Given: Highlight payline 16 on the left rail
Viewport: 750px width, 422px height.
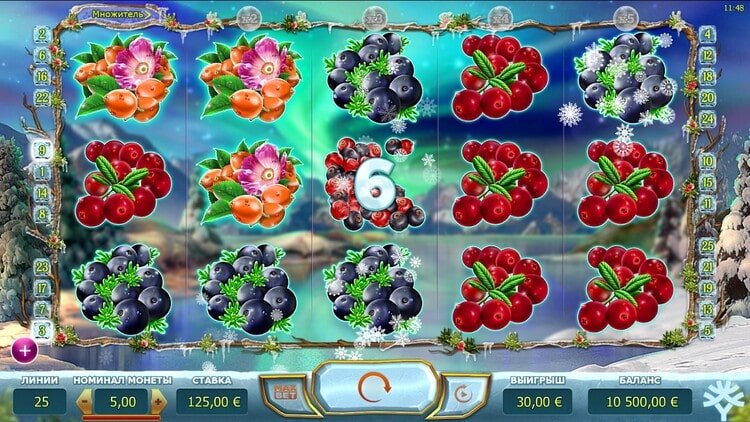Looking at the screenshot, I should 42,76.
